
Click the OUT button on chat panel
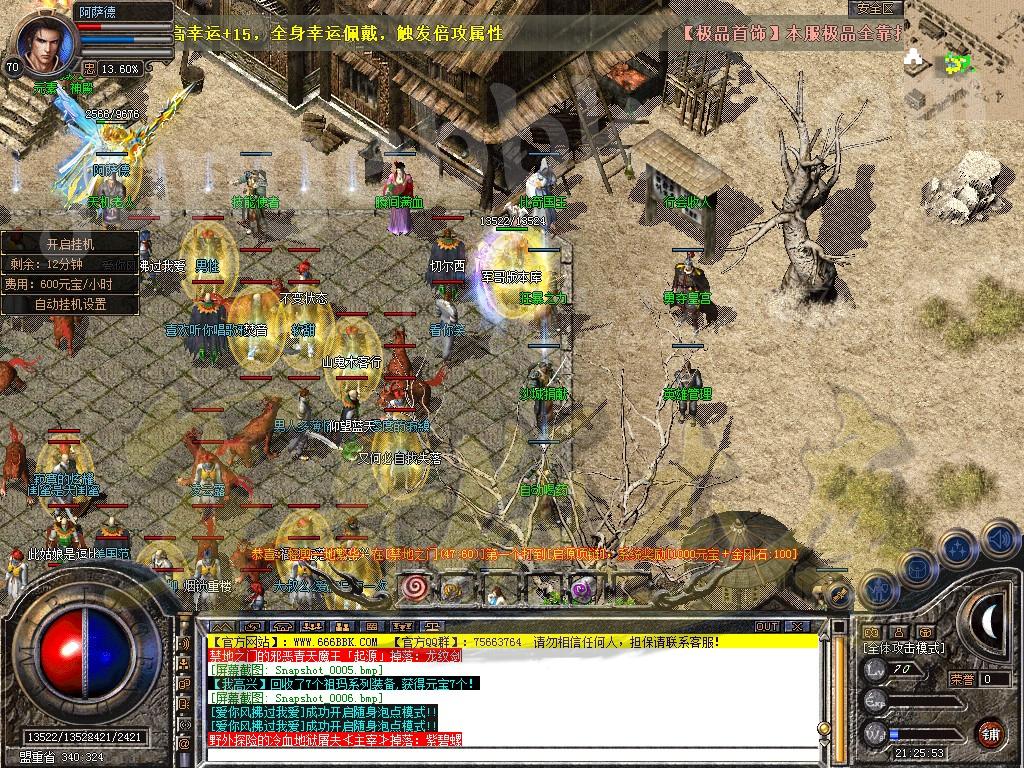pyautogui.click(x=767, y=626)
